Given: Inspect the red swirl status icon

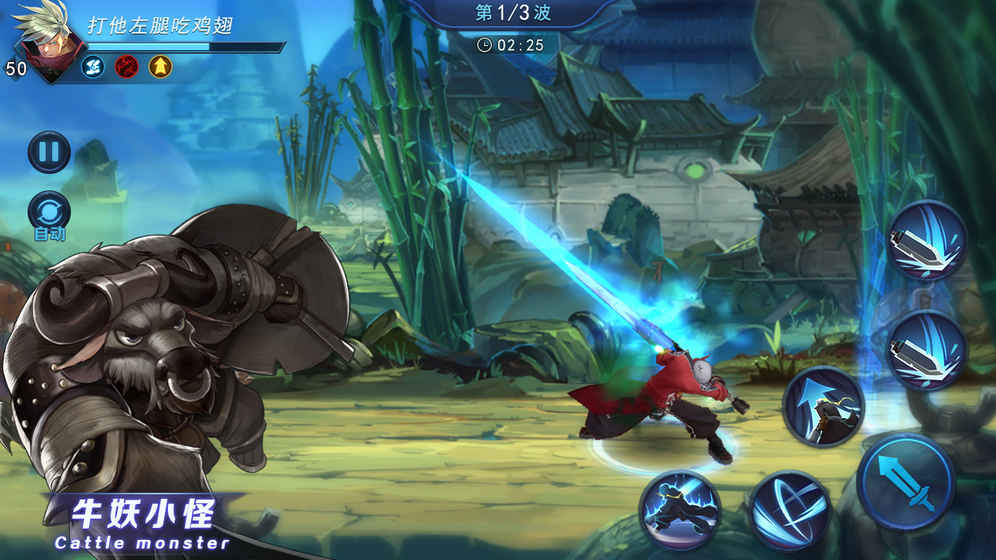Looking at the screenshot, I should tap(126, 66).
